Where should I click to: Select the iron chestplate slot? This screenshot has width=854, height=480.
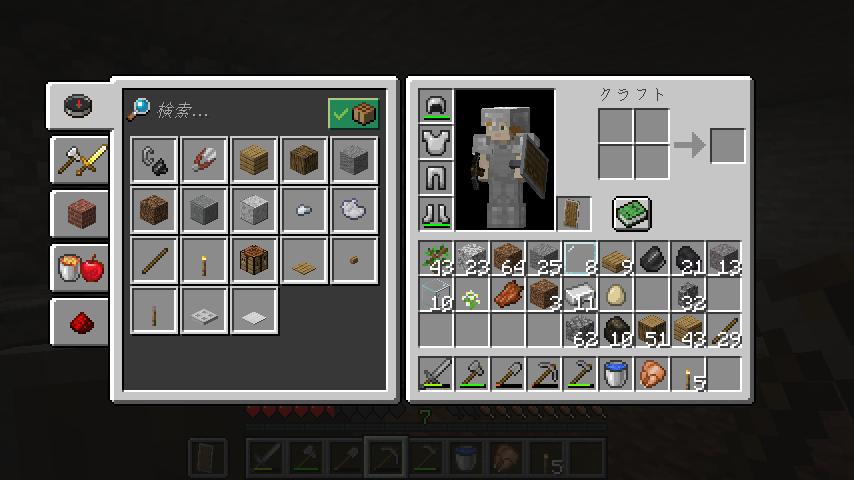pyautogui.click(x=437, y=142)
